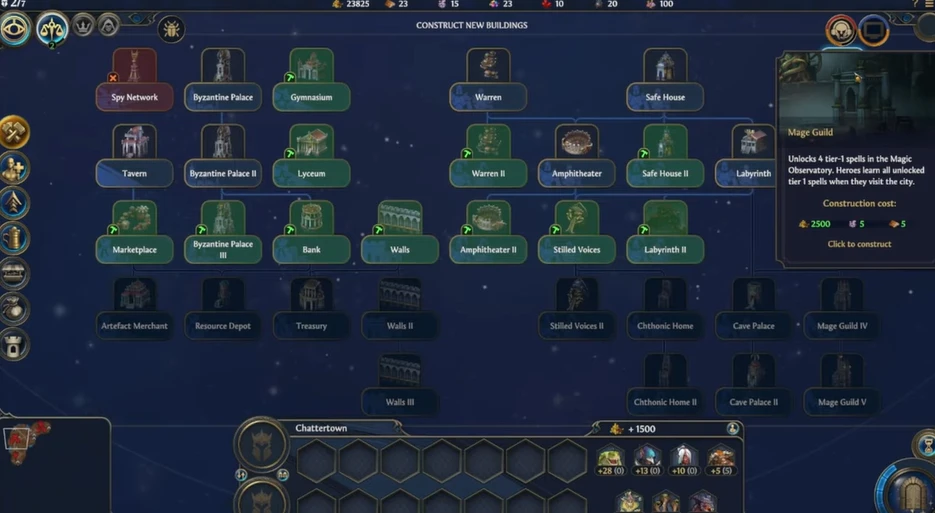
Task: Select the locked Treasury building
Action: 311,311
